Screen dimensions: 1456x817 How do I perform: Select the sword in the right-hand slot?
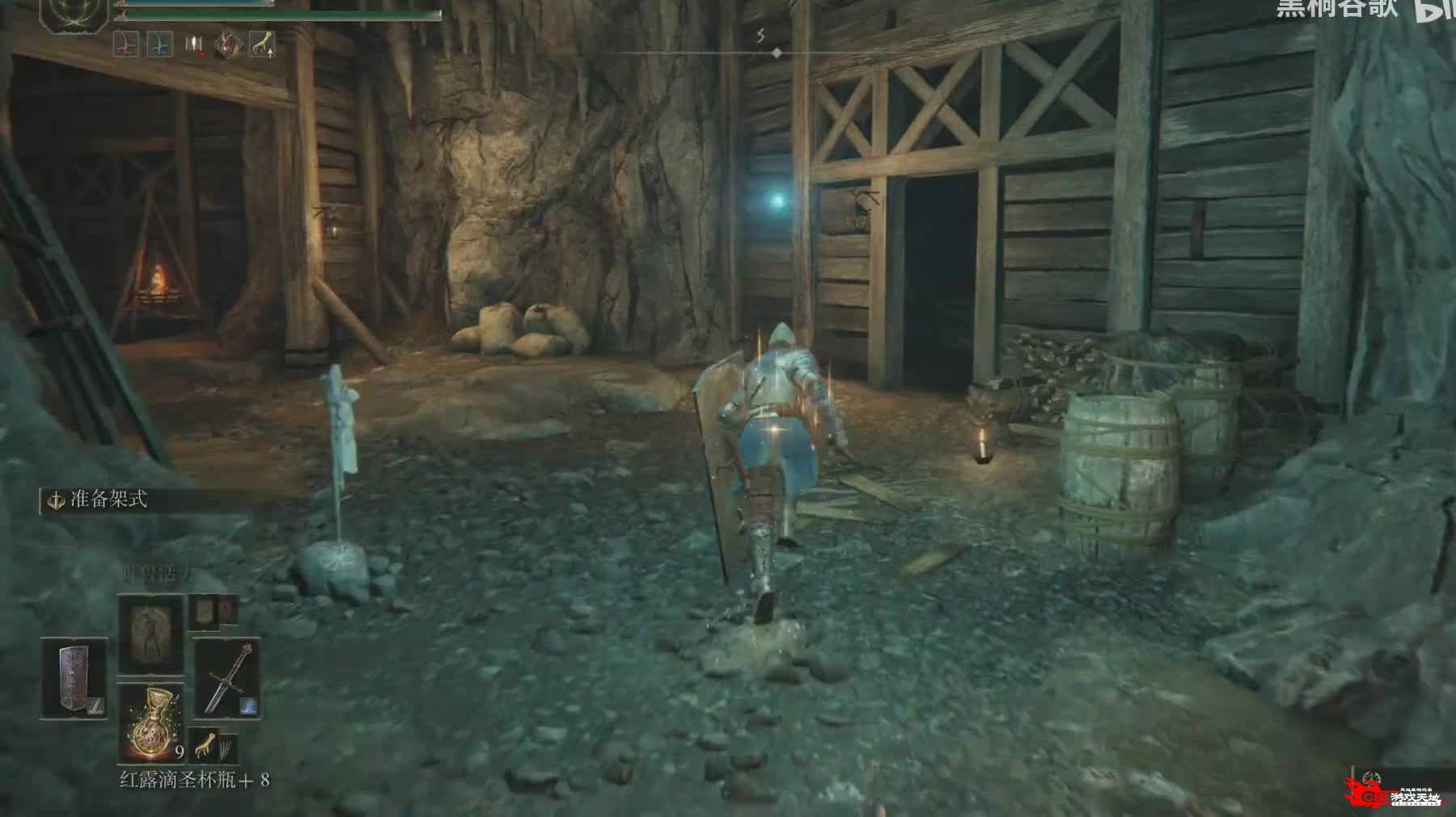(226, 679)
